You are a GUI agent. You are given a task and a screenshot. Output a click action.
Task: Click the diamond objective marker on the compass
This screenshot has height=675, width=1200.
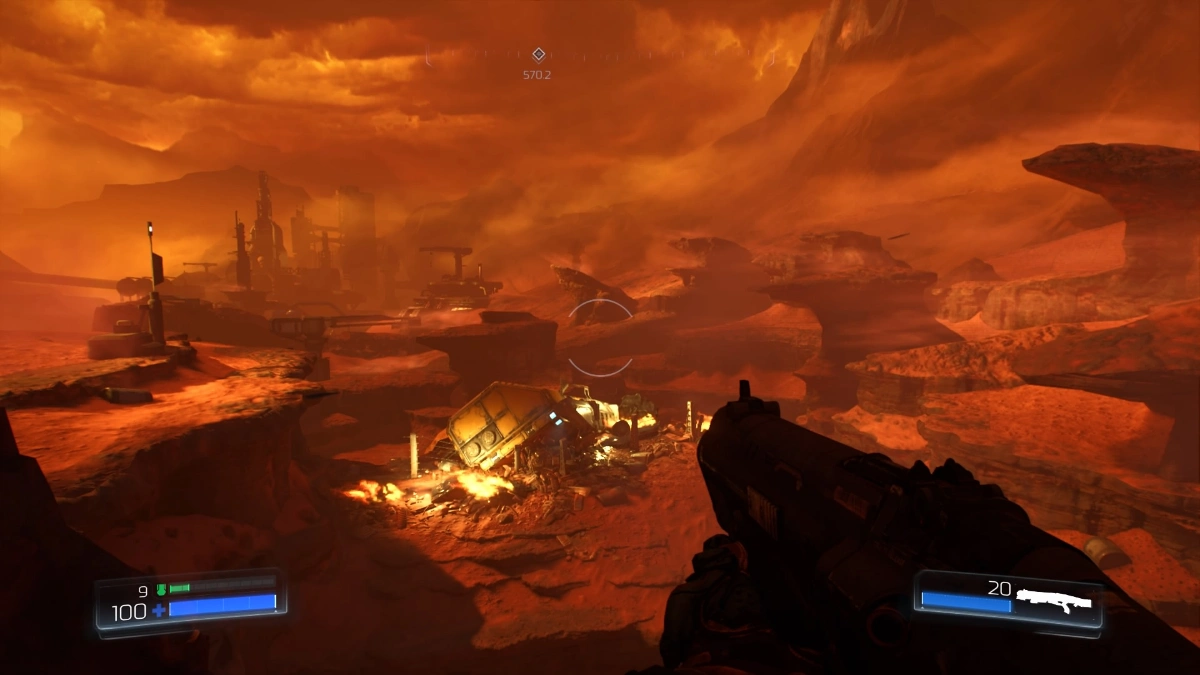click(x=538, y=54)
